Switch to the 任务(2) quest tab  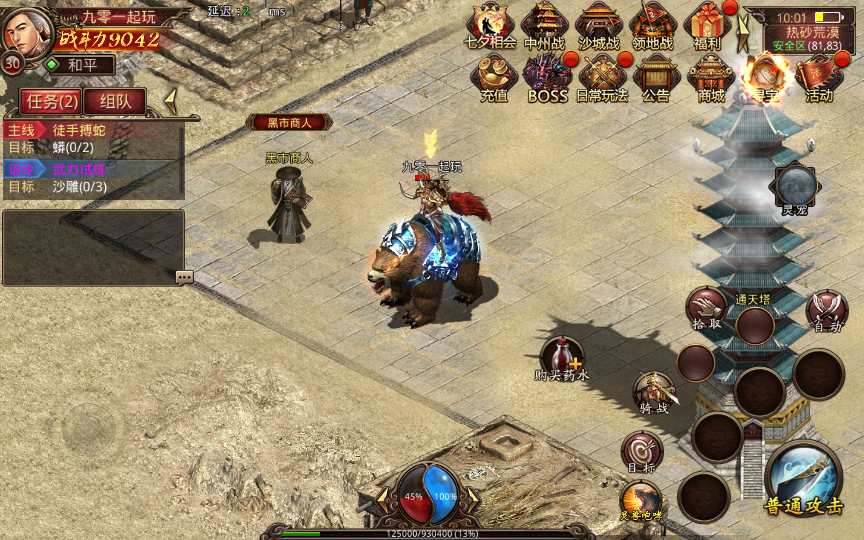(48, 101)
